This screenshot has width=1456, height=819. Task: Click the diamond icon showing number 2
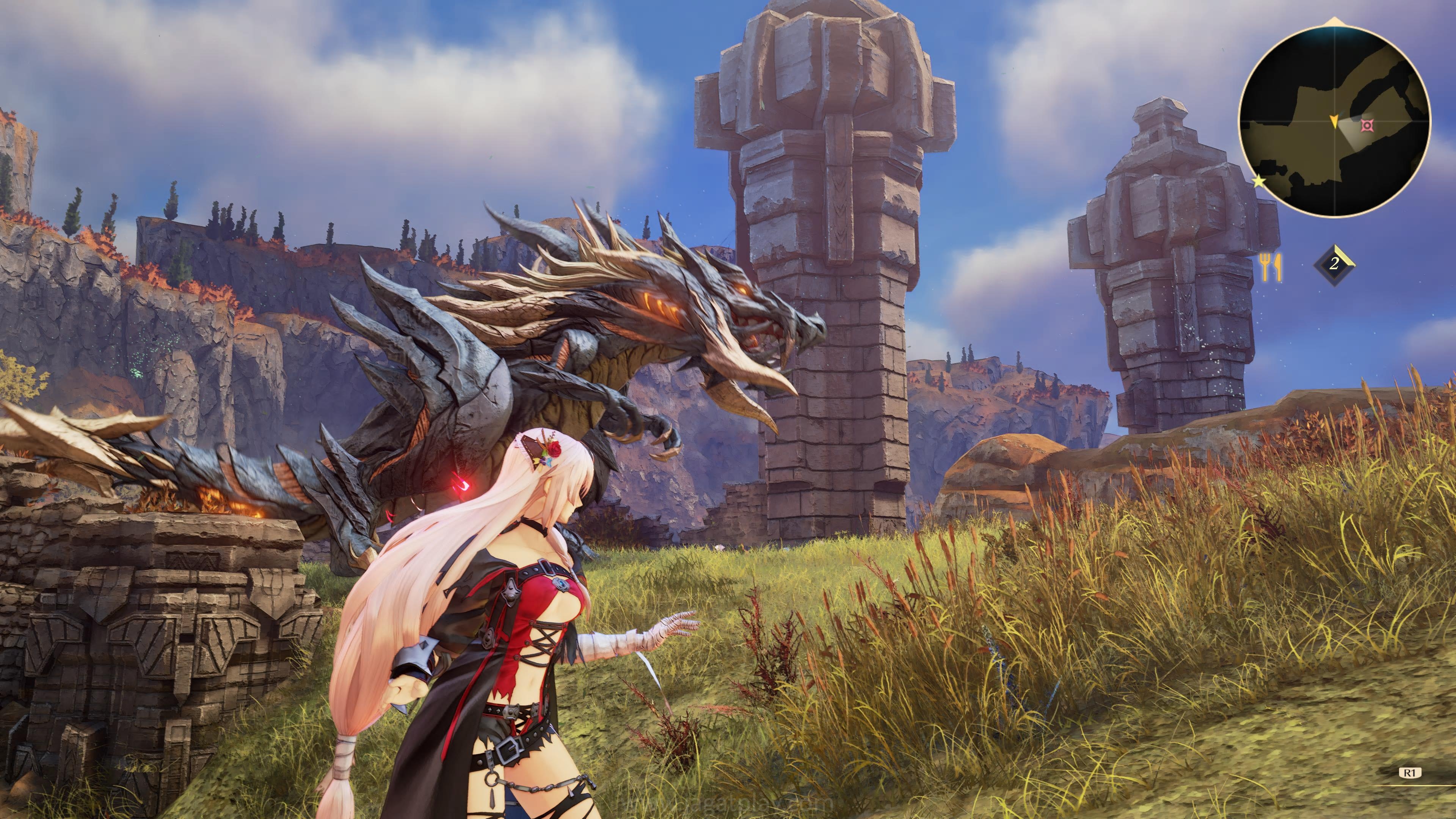pyautogui.click(x=1335, y=264)
